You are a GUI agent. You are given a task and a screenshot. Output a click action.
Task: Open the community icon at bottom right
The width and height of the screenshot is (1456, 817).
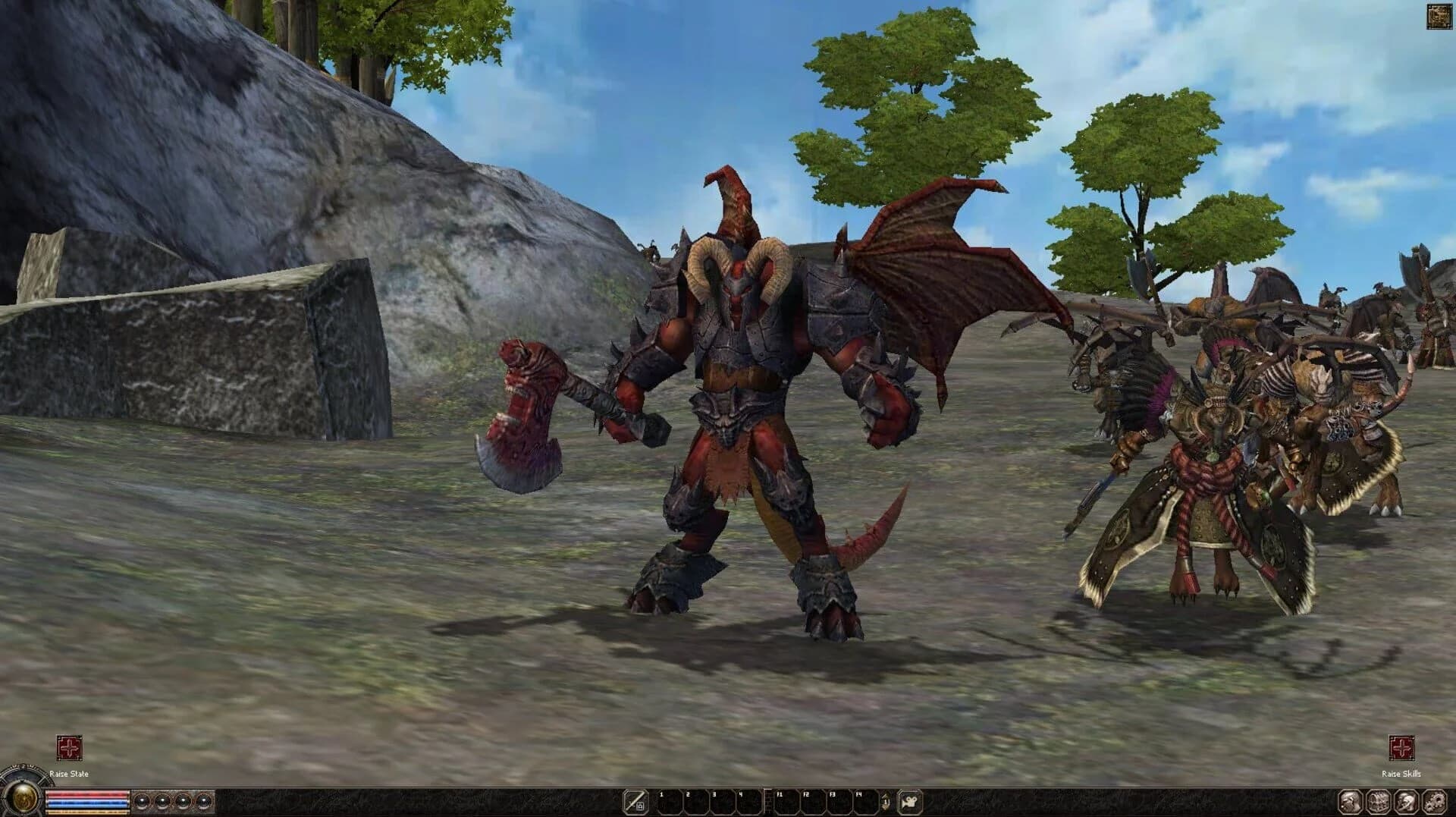(1433, 801)
